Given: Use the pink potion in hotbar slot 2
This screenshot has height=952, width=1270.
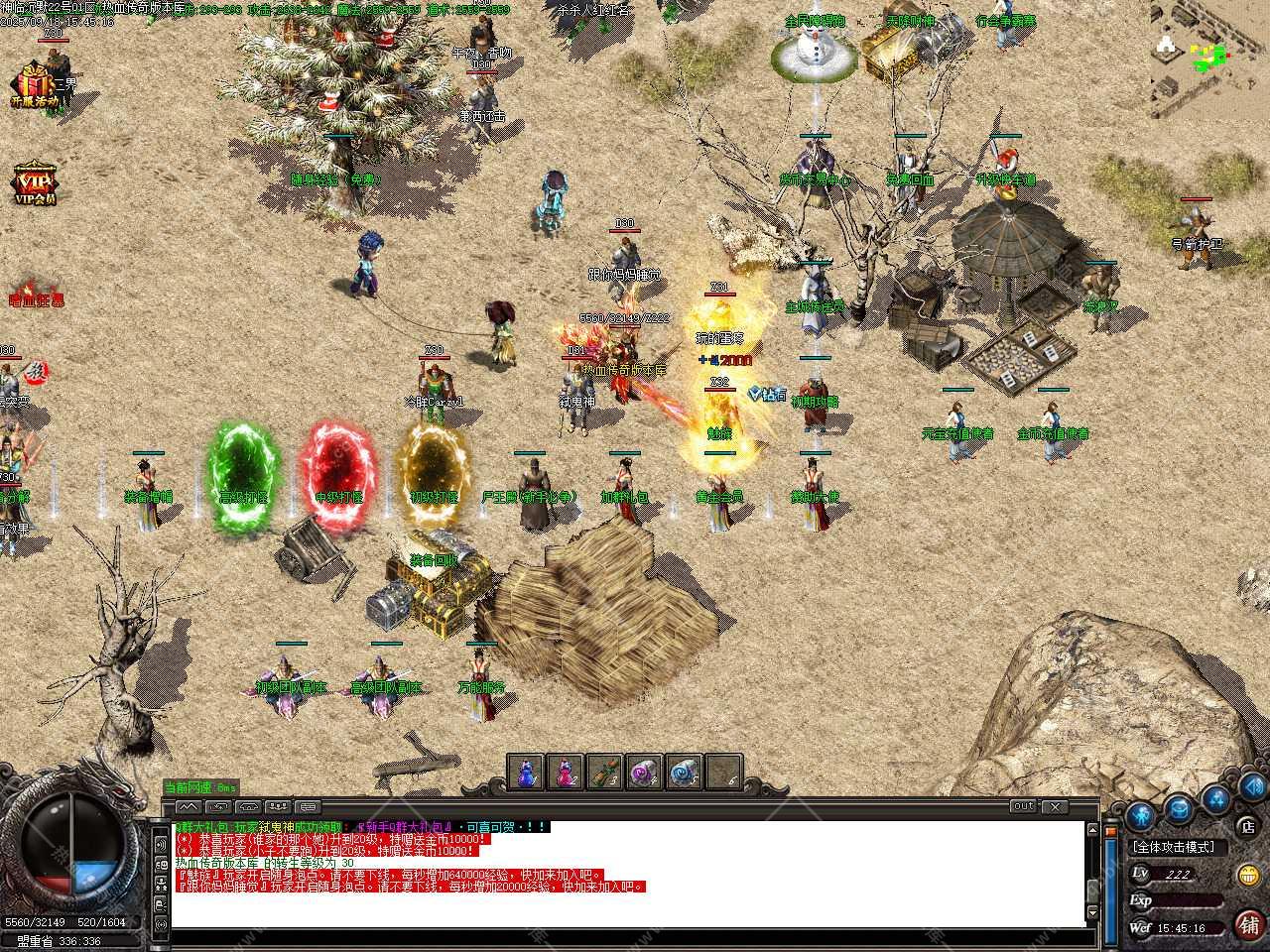Looking at the screenshot, I should pos(567,773).
